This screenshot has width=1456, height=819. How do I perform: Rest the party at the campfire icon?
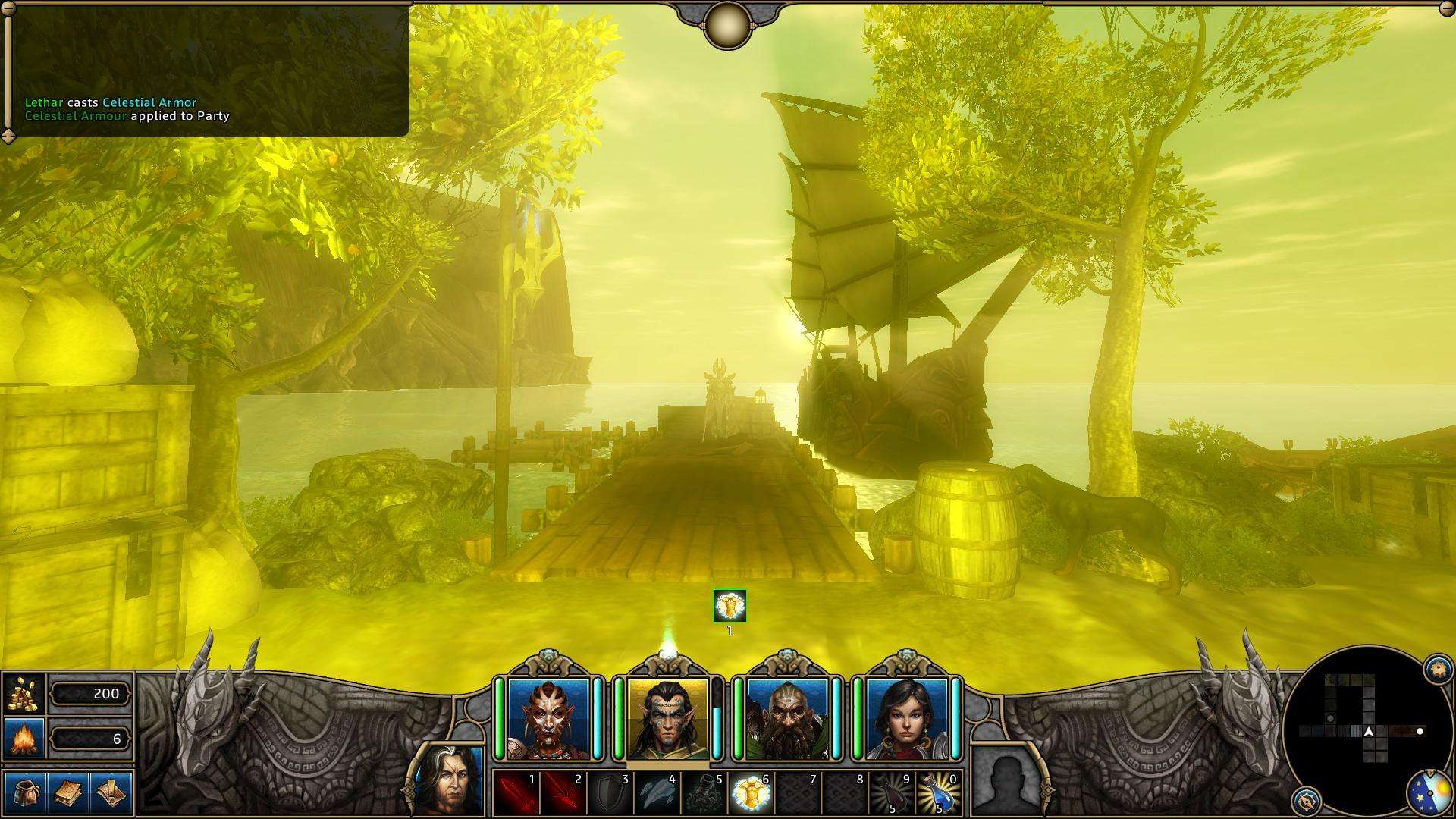pos(25,738)
